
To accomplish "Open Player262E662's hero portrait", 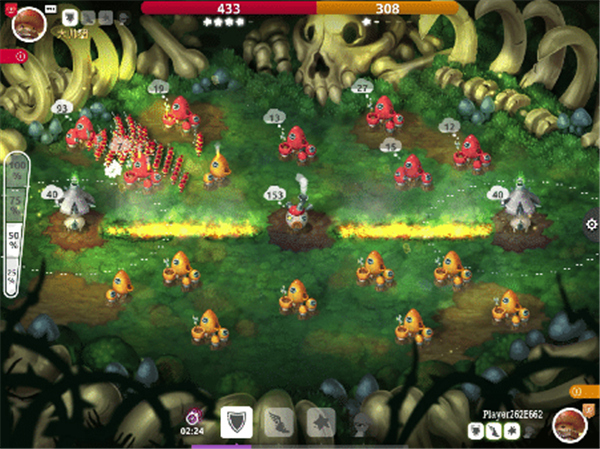I will 570,425.
